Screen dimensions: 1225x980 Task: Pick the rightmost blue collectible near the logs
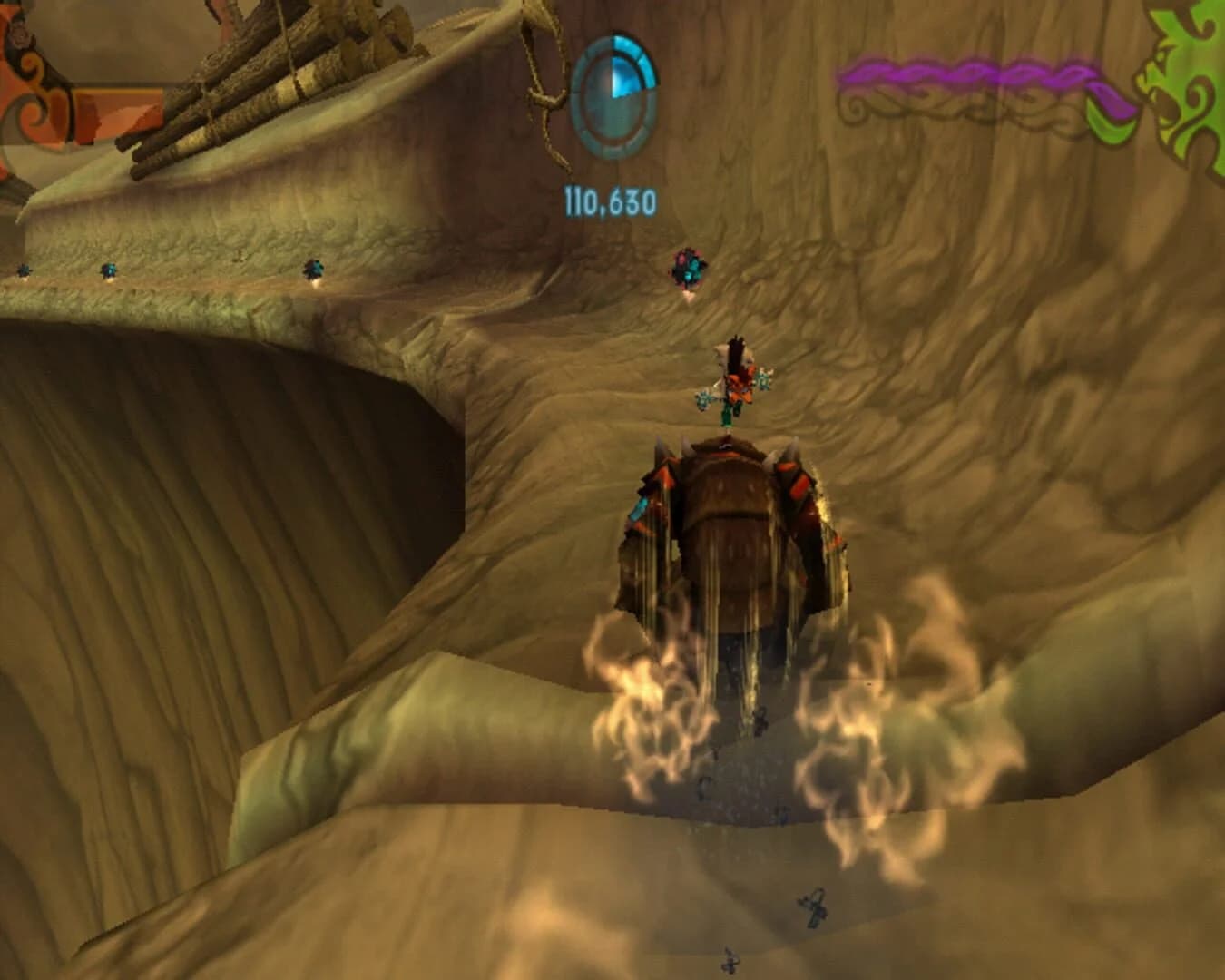click(x=313, y=269)
